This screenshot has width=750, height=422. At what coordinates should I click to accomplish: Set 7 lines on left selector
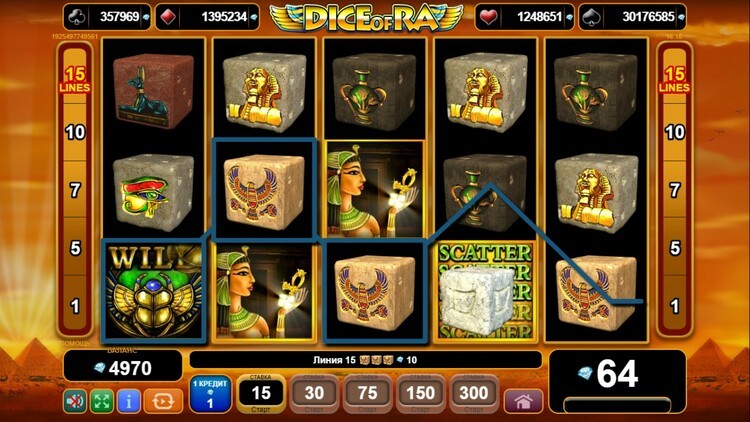[x=75, y=189]
